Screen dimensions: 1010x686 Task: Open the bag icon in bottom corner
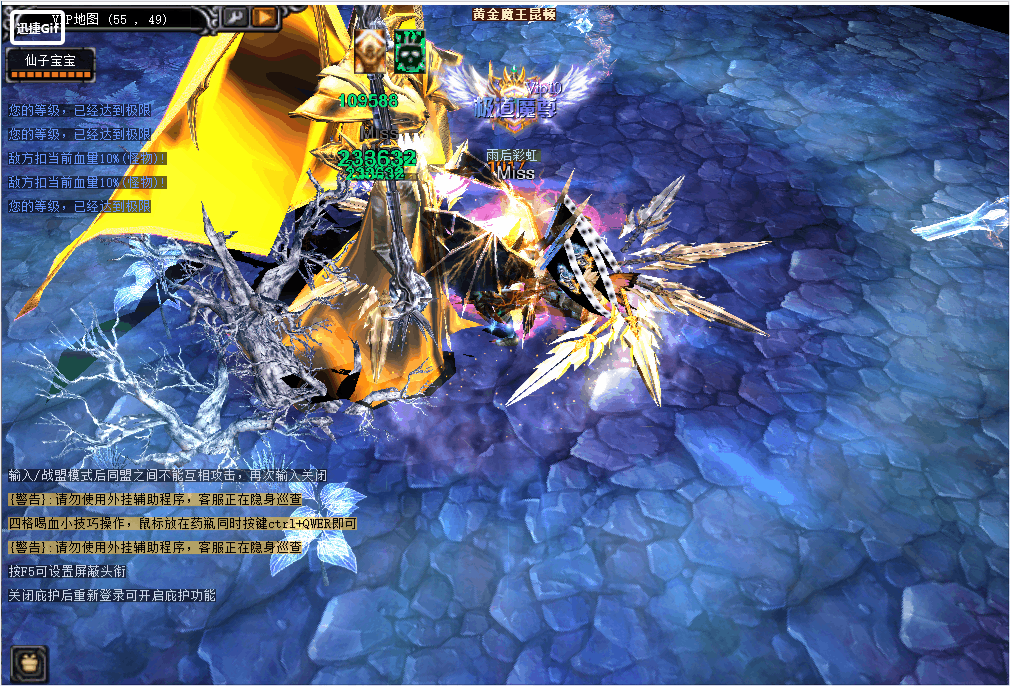coord(29,661)
